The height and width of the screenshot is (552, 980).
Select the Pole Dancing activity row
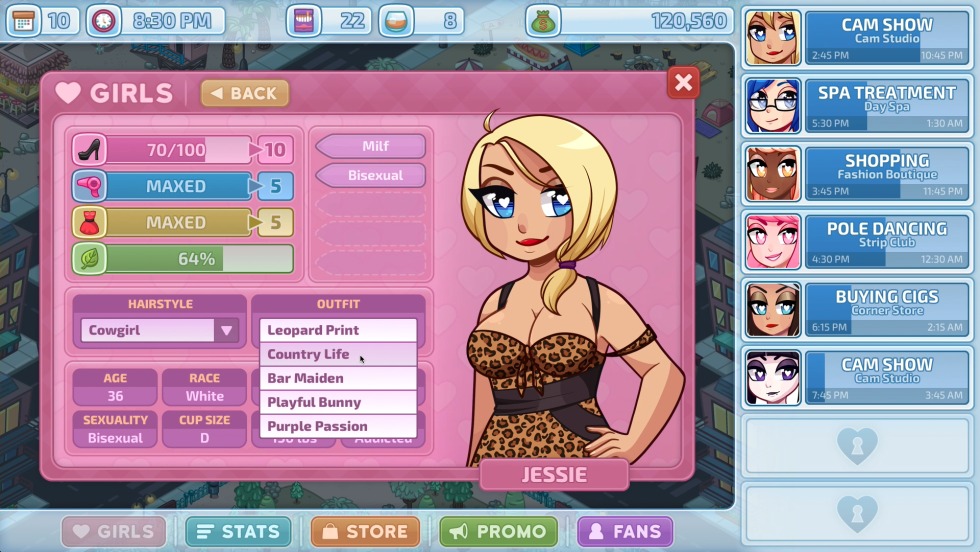point(856,242)
